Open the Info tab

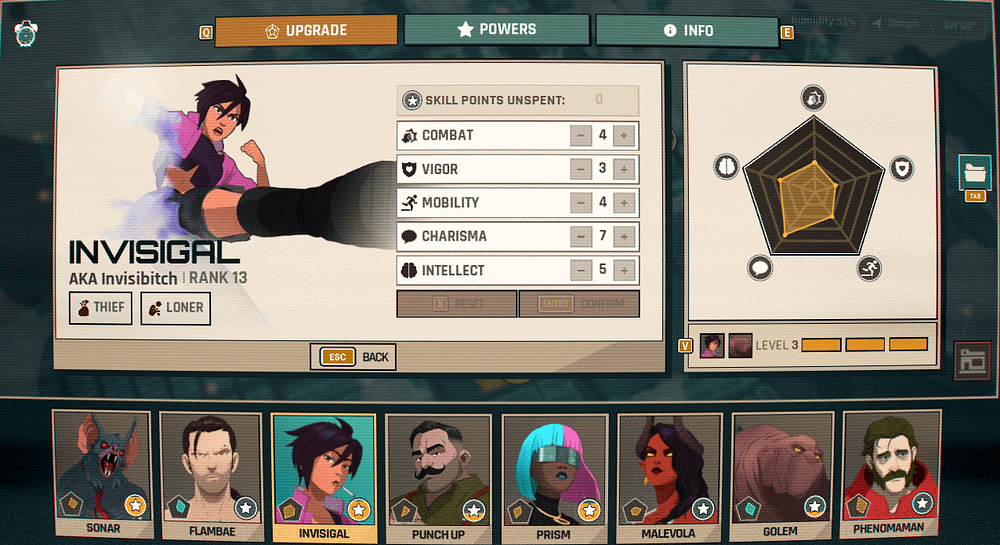688,30
